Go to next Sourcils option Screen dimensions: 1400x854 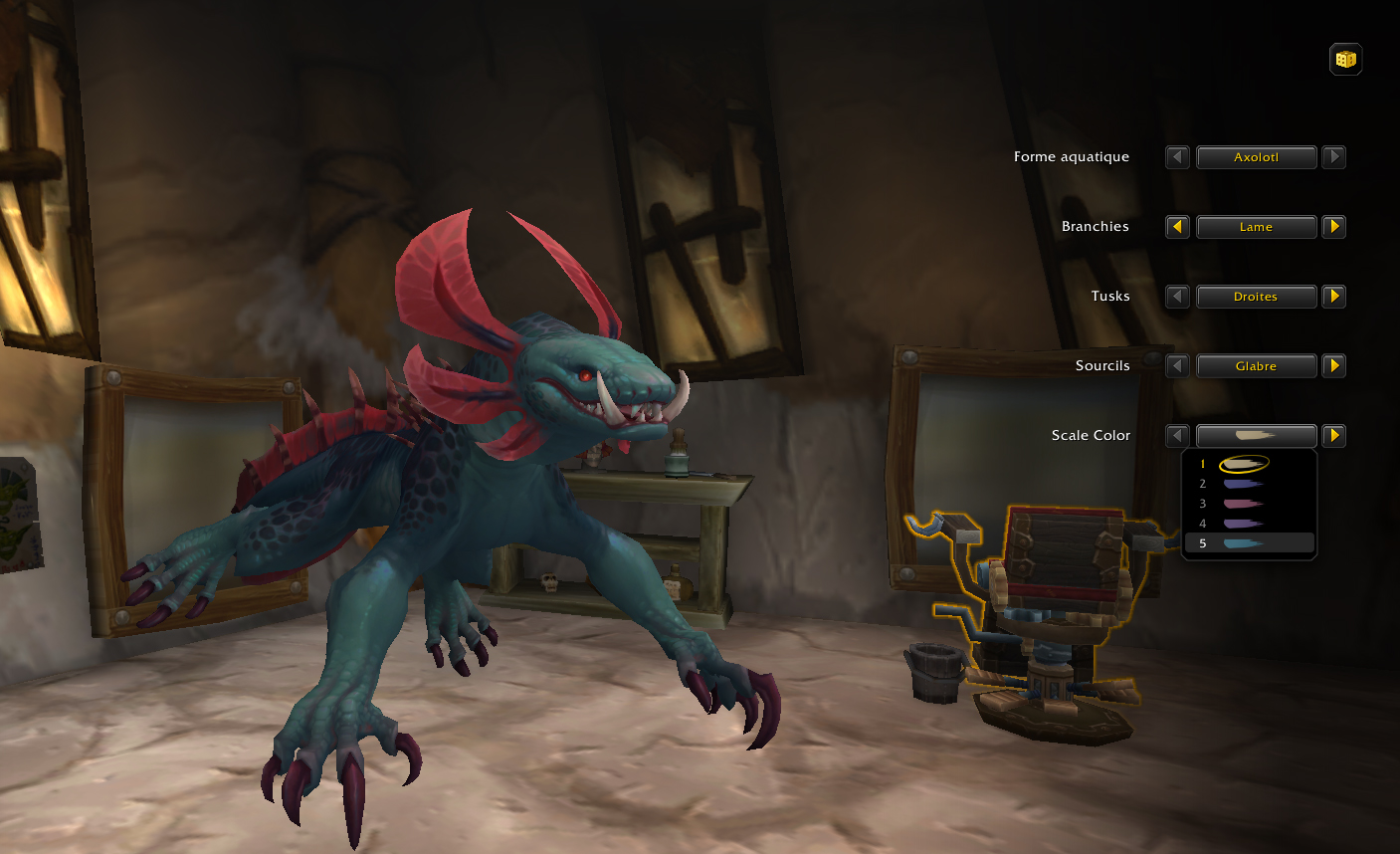(x=1334, y=366)
